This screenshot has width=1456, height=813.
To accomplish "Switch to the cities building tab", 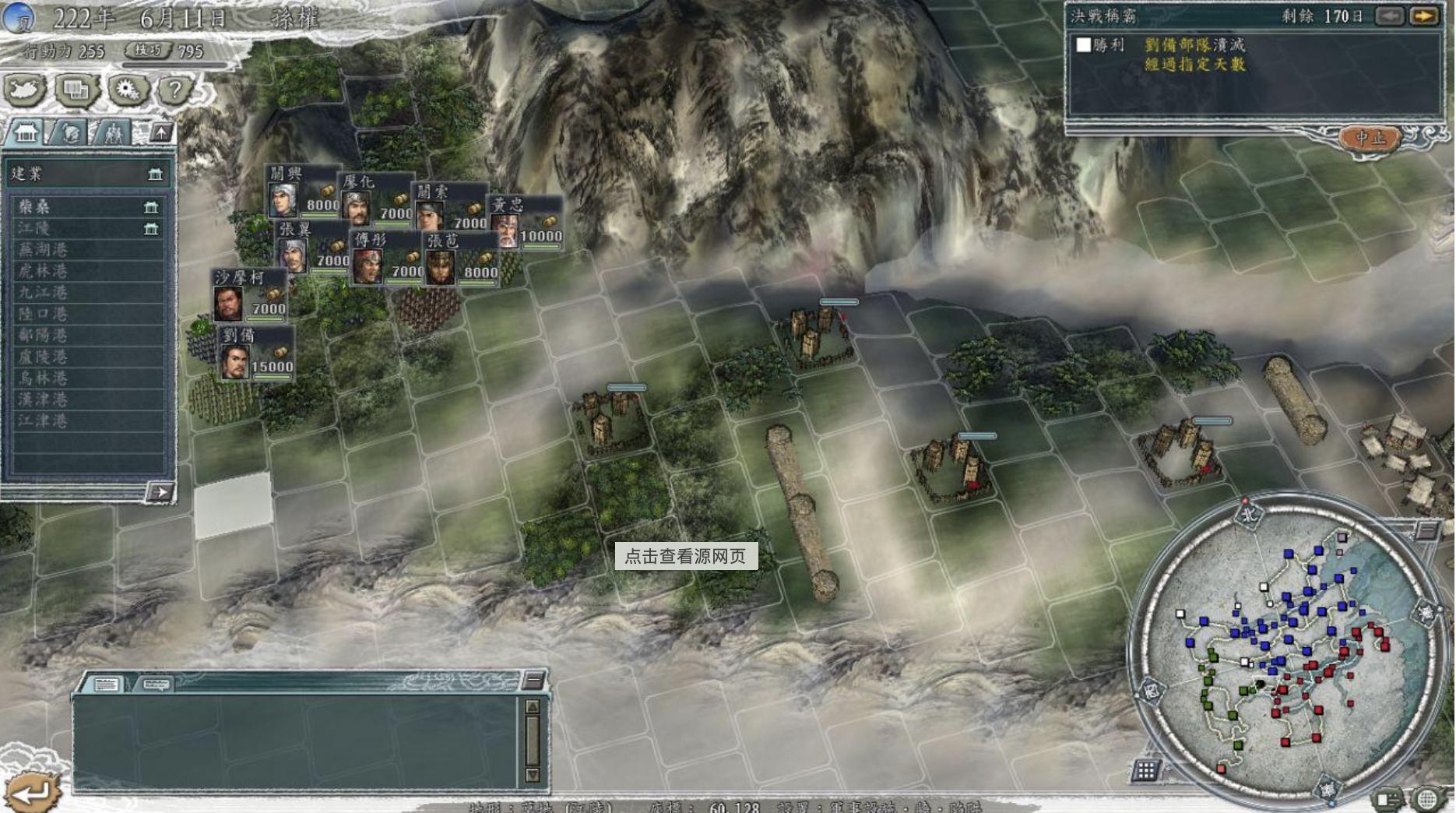I will coord(26,133).
